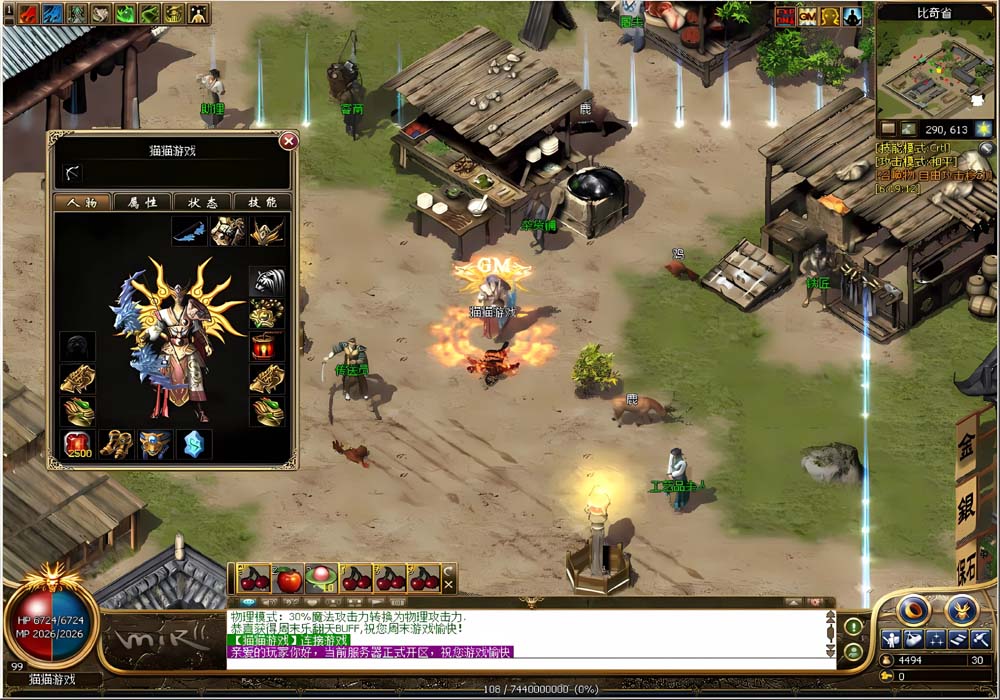Click the GM status icon

(x=808, y=16)
